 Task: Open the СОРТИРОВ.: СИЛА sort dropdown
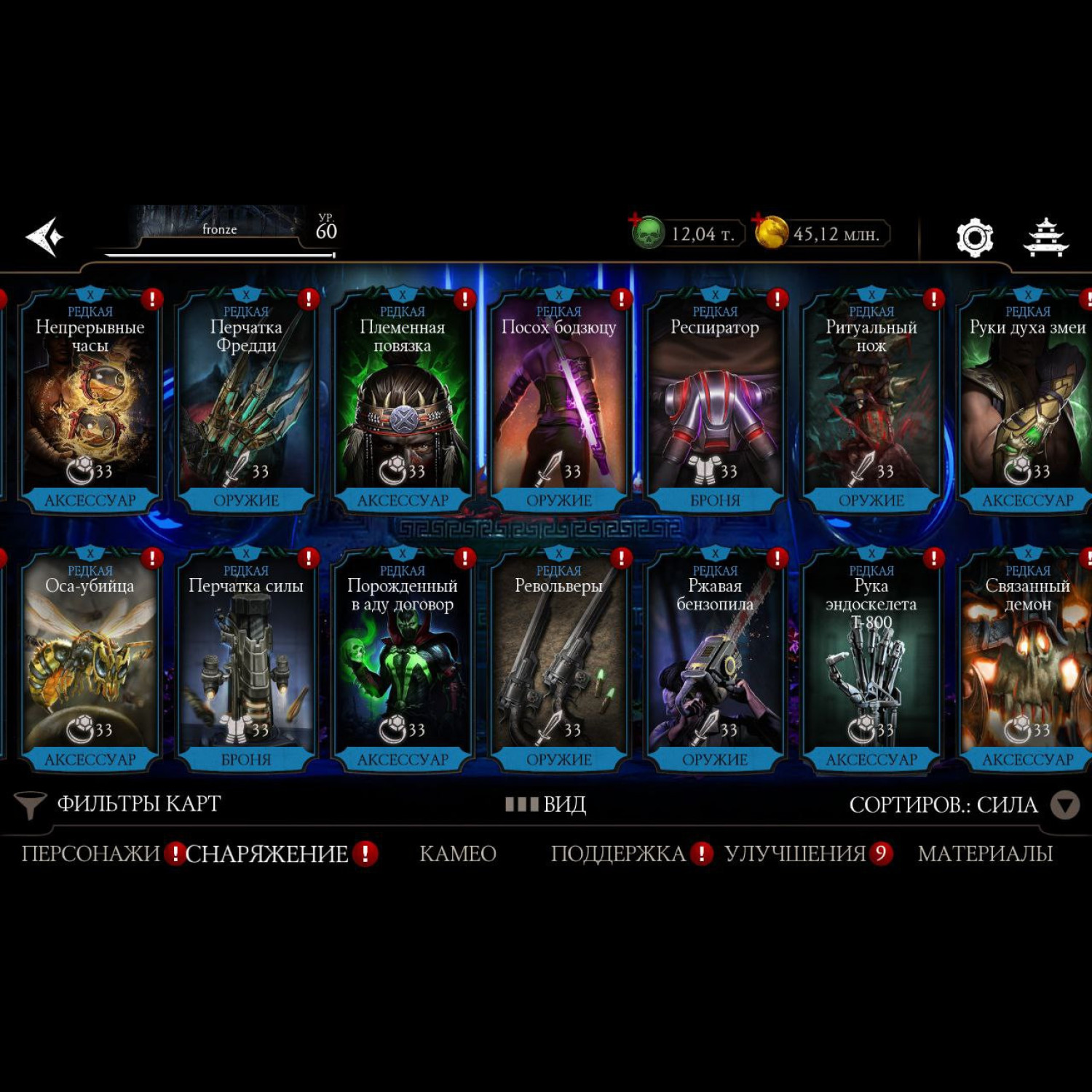(961, 804)
